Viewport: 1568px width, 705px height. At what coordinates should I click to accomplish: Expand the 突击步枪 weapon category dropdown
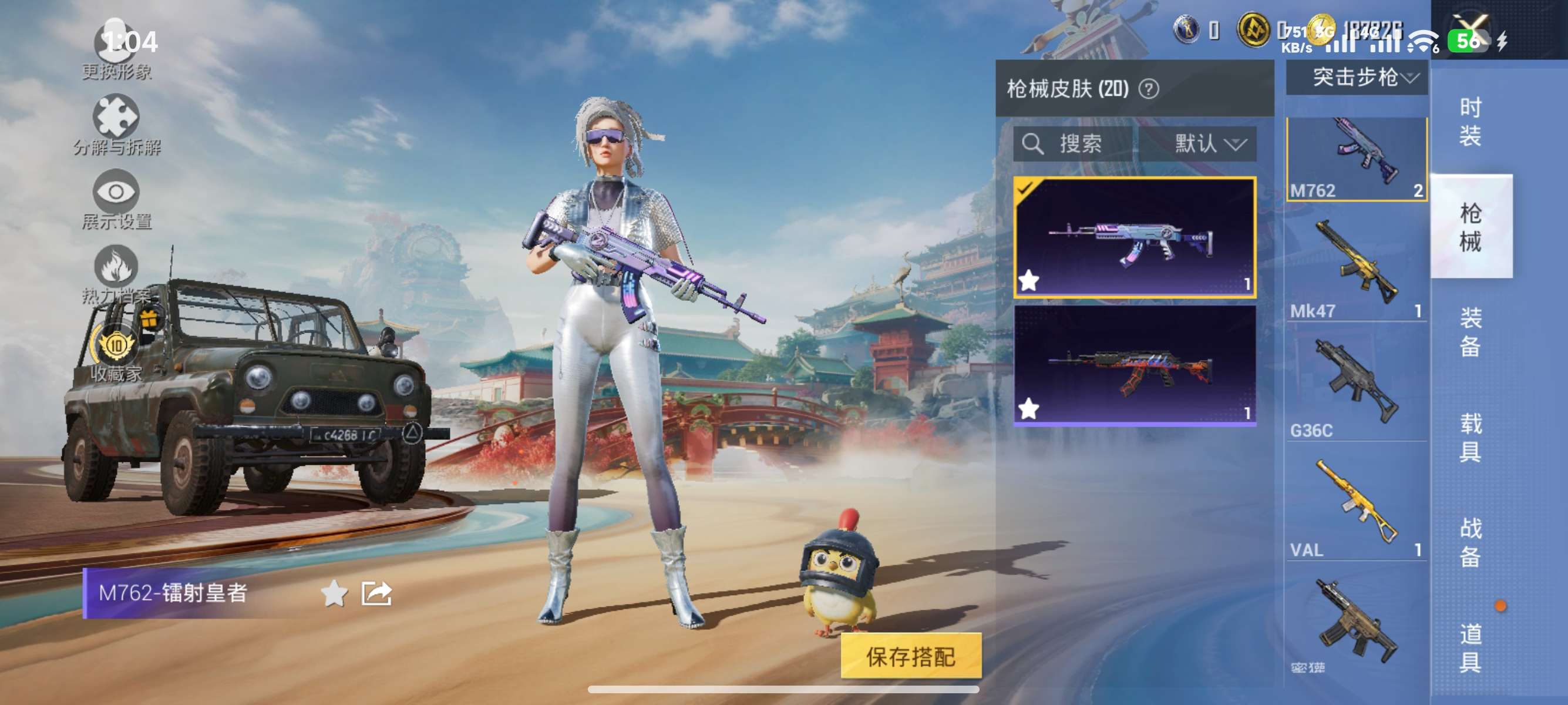1357,77
